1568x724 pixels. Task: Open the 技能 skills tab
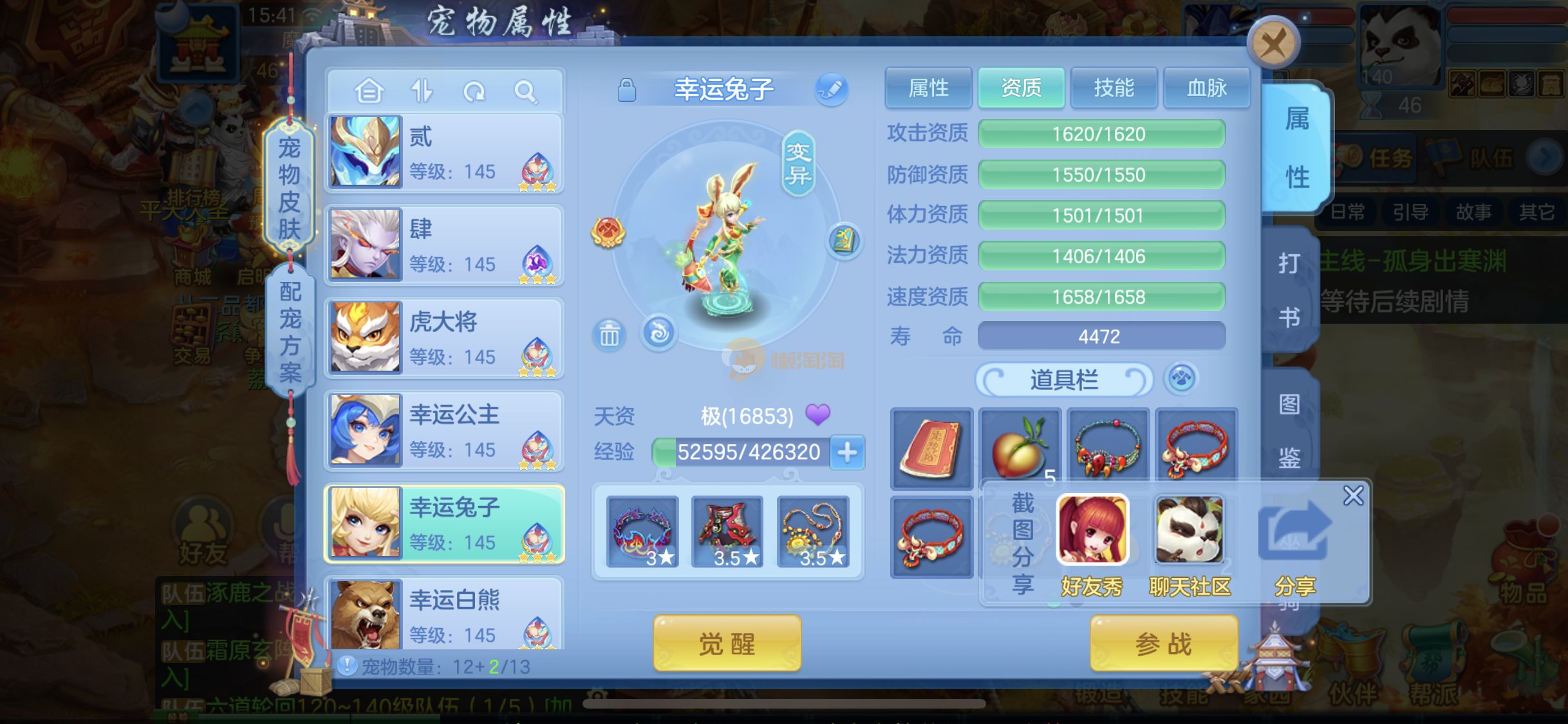coord(1114,88)
